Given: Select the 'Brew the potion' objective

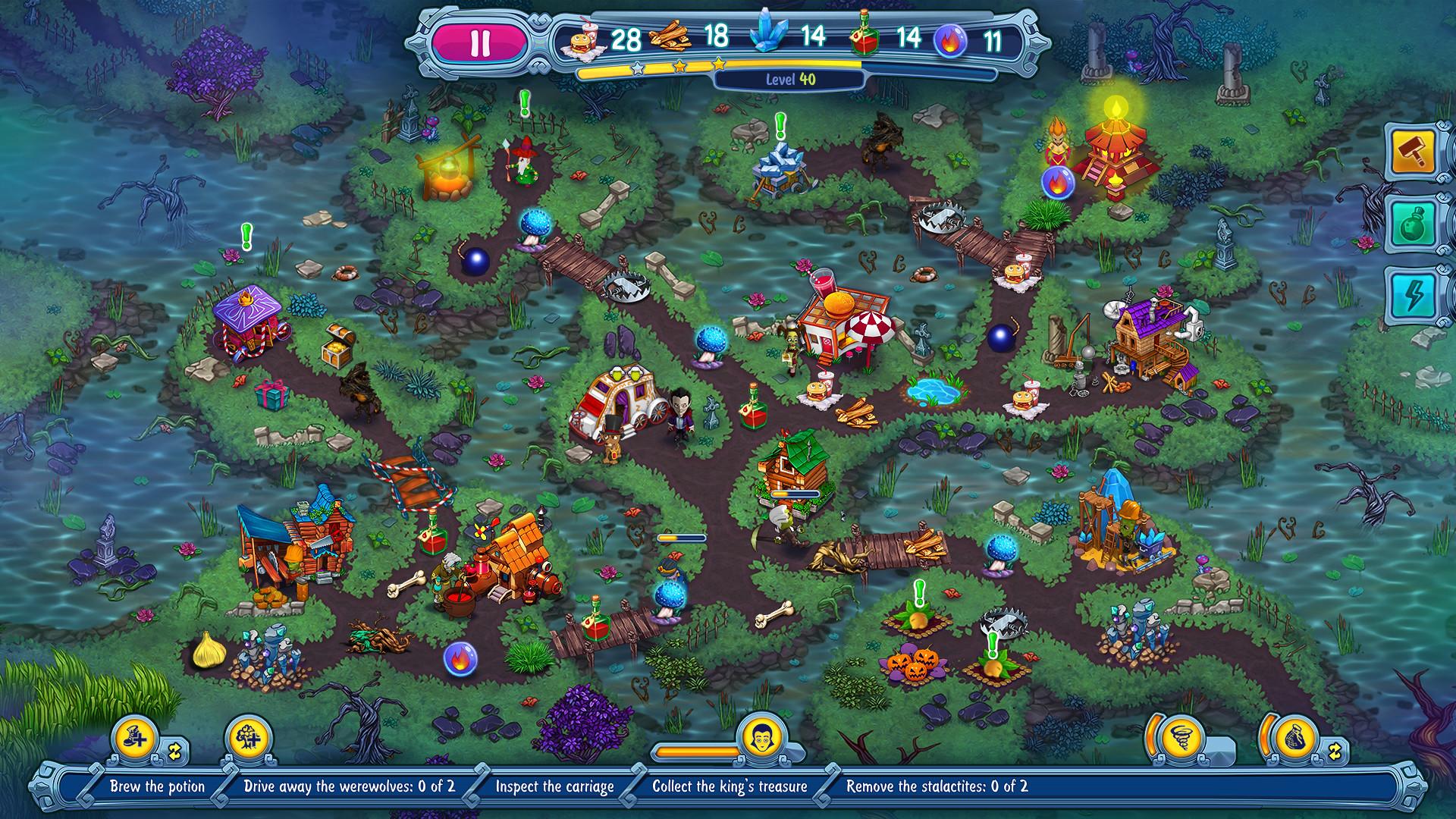Looking at the screenshot, I should 158,786.
